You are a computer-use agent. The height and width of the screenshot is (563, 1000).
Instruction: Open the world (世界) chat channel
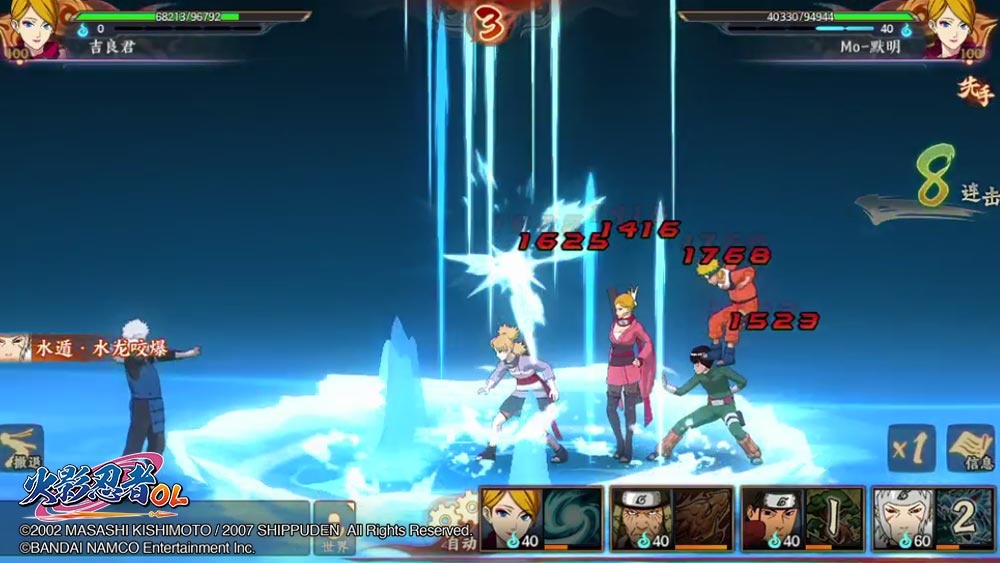pyautogui.click(x=334, y=527)
